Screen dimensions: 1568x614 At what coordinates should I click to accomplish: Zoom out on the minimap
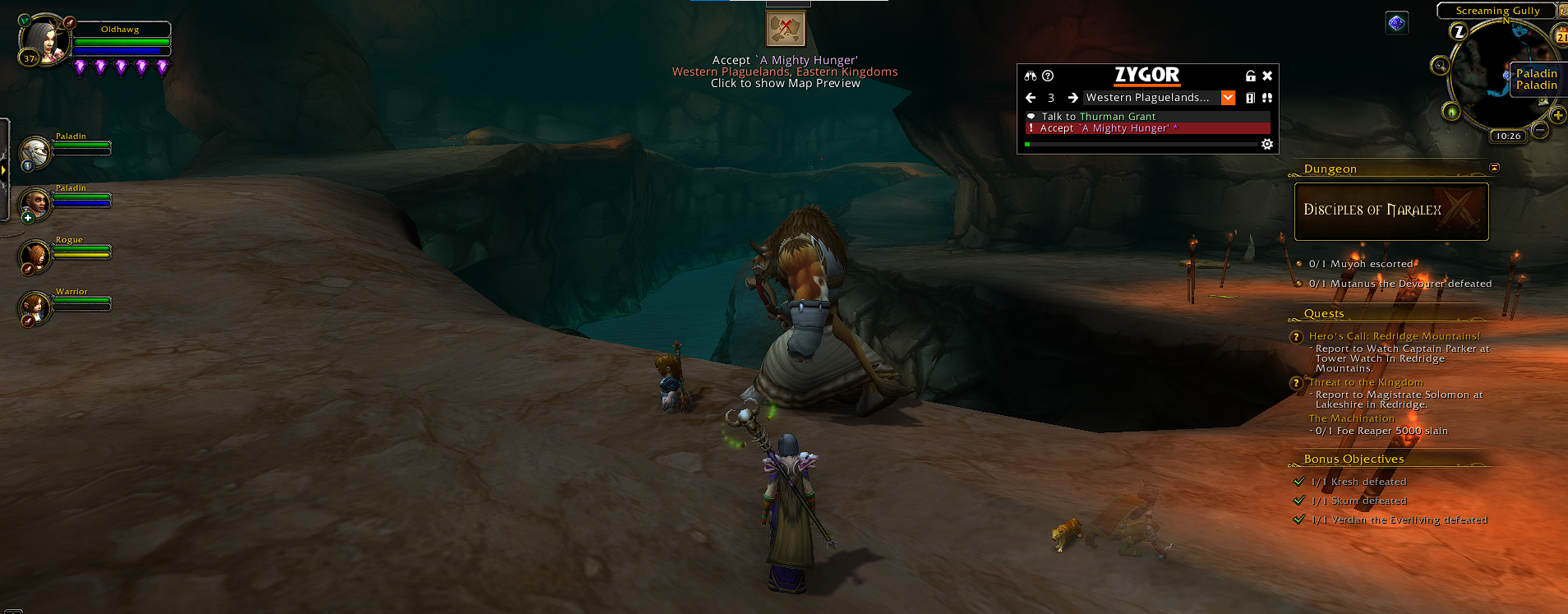pyautogui.click(x=1541, y=130)
